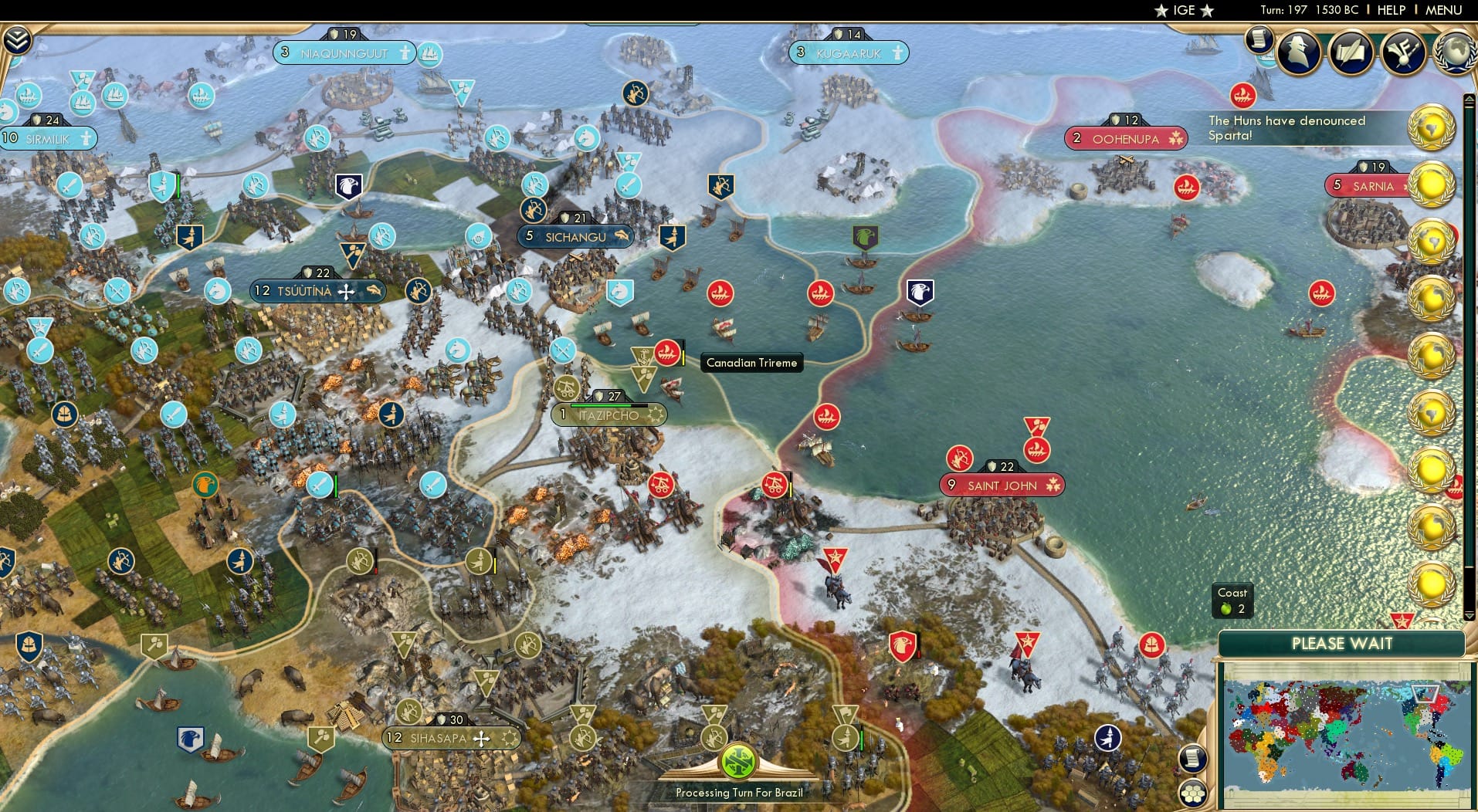Select the Saint John city banner
1478x812 pixels.
pos(1002,485)
